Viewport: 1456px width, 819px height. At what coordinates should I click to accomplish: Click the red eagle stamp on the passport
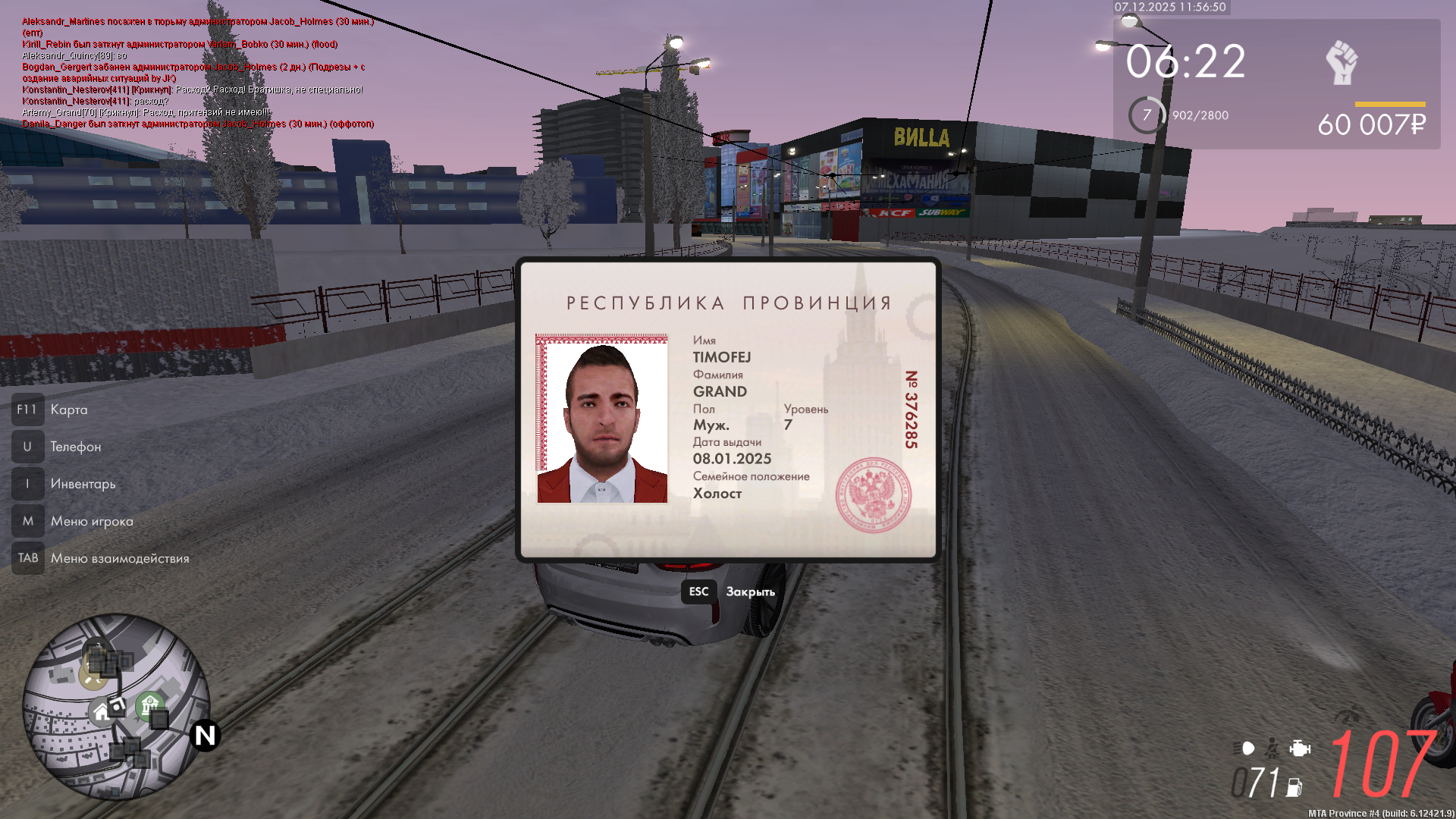point(874,494)
